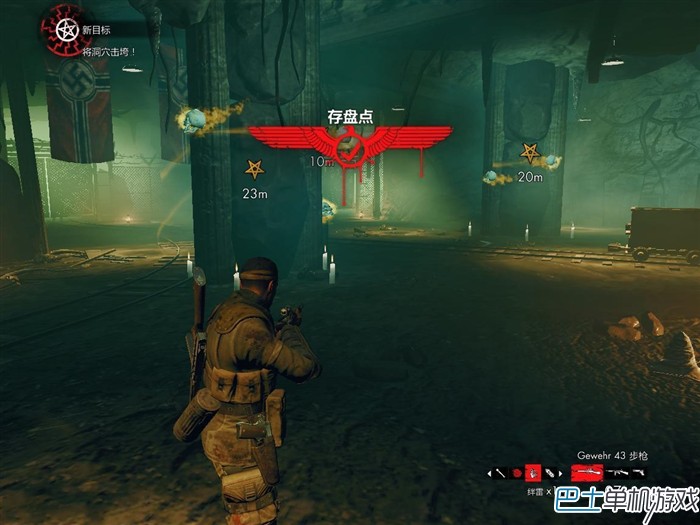
Task: Select the Gewehr 43 rifle slot
Action: click(587, 472)
